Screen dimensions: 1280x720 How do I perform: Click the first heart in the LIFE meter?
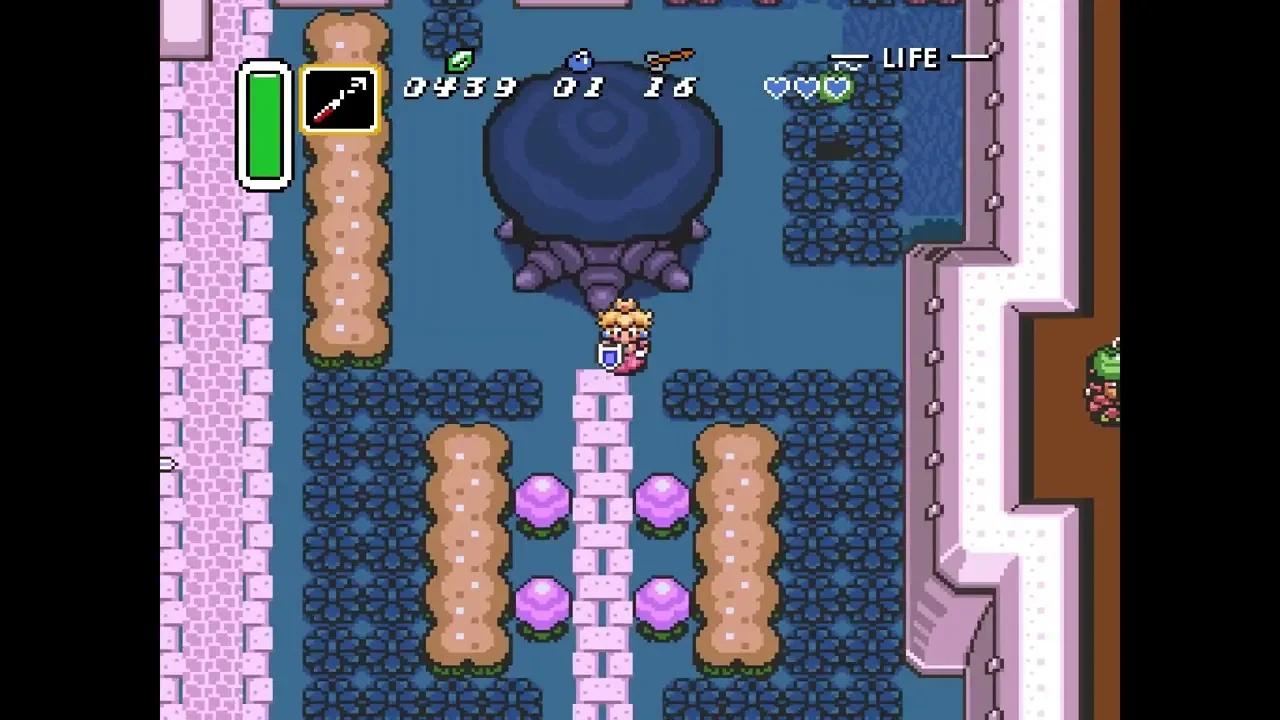[x=776, y=88]
